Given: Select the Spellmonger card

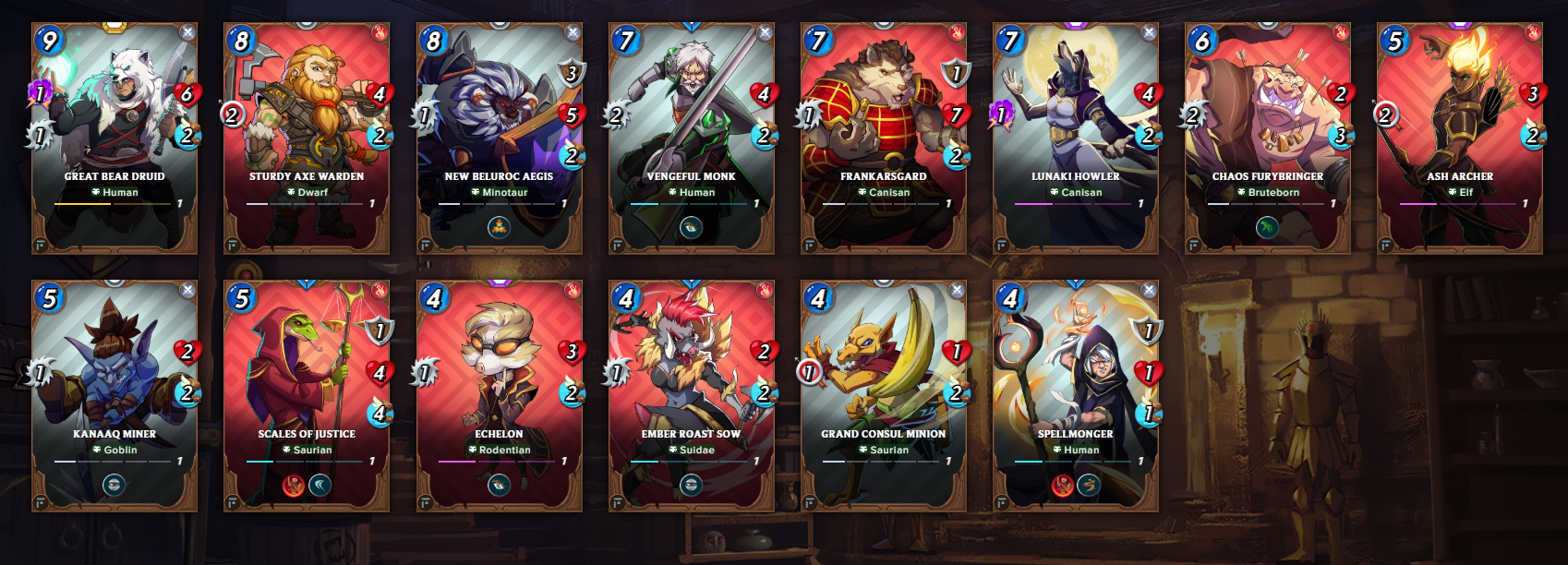Looking at the screenshot, I should (1075, 396).
